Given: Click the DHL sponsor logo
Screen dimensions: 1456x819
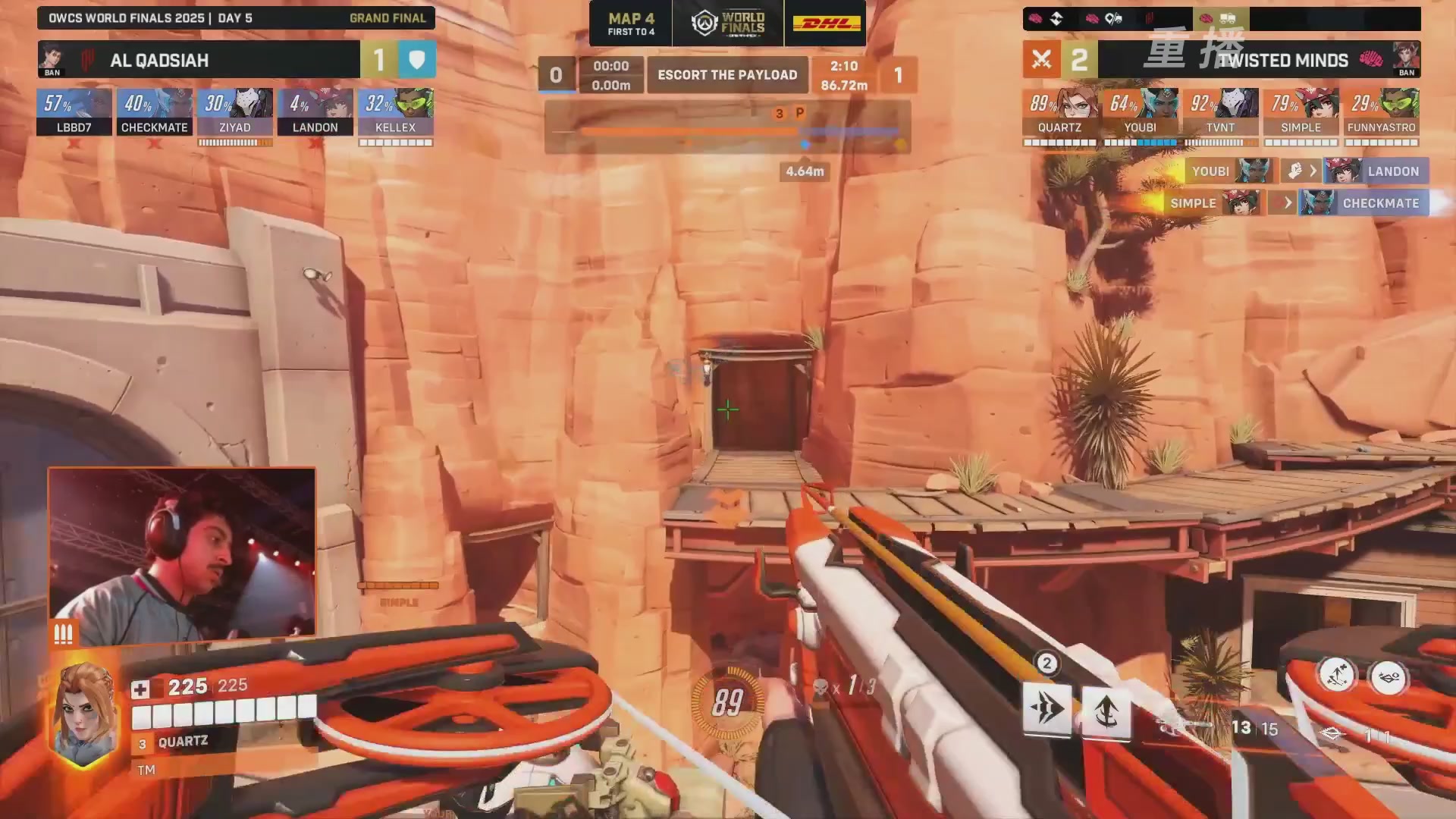Looking at the screenshot, I should click(x=826, y=24).
